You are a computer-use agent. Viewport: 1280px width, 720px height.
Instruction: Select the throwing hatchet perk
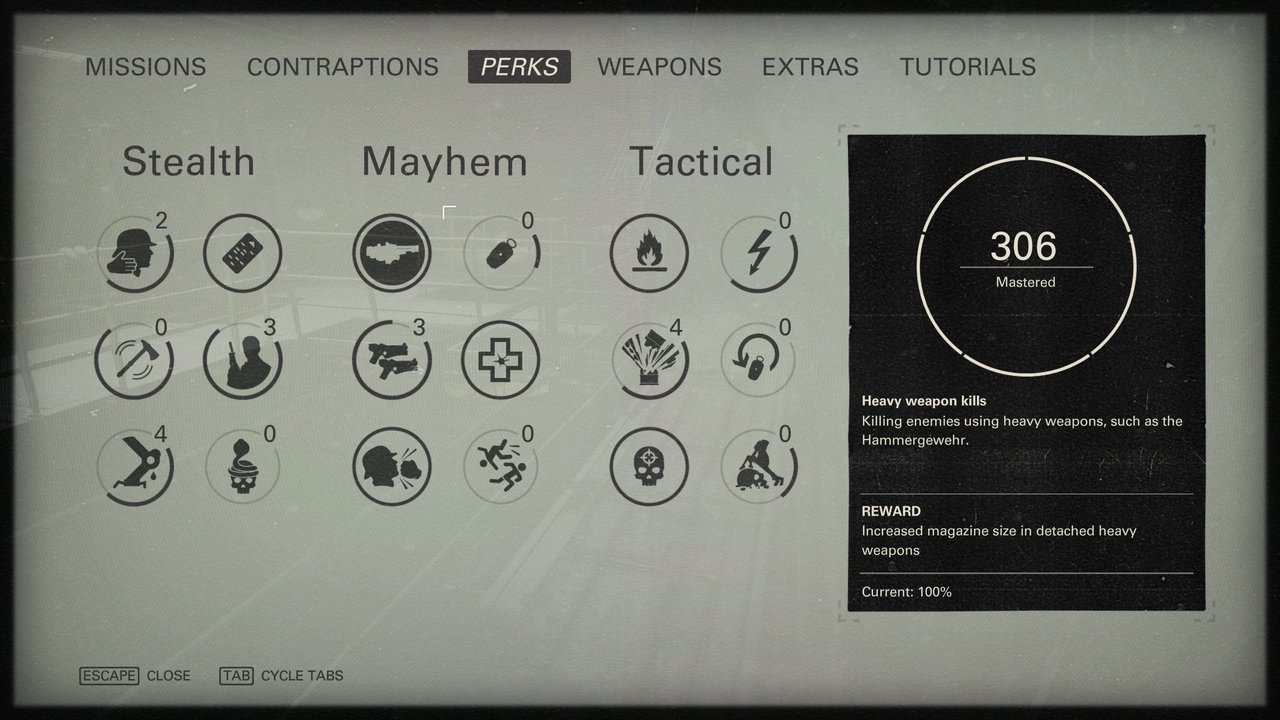pyautogui.click(x=134, y=359)
